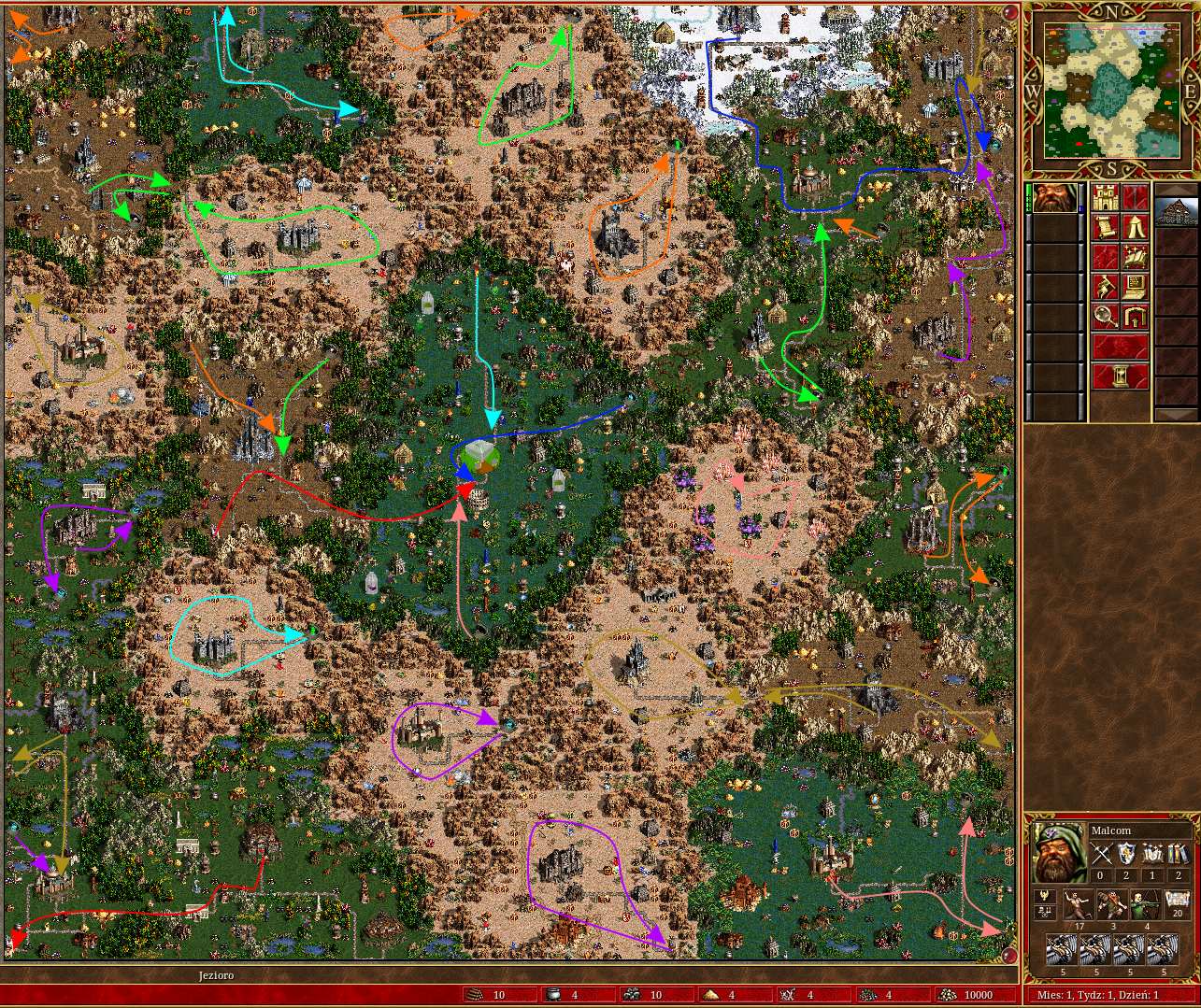End the turn with the hourglass button
The width and height of the screenshot is (1201, 1008).
point(1121,376)
